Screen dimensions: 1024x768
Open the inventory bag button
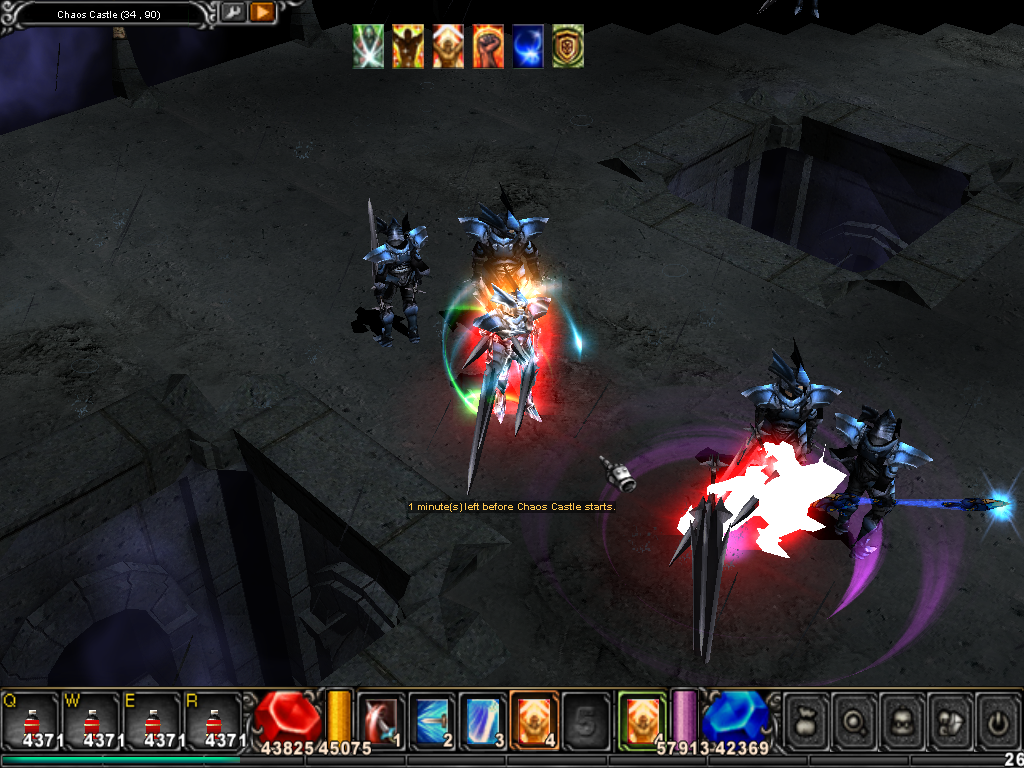tap(806, 718)
